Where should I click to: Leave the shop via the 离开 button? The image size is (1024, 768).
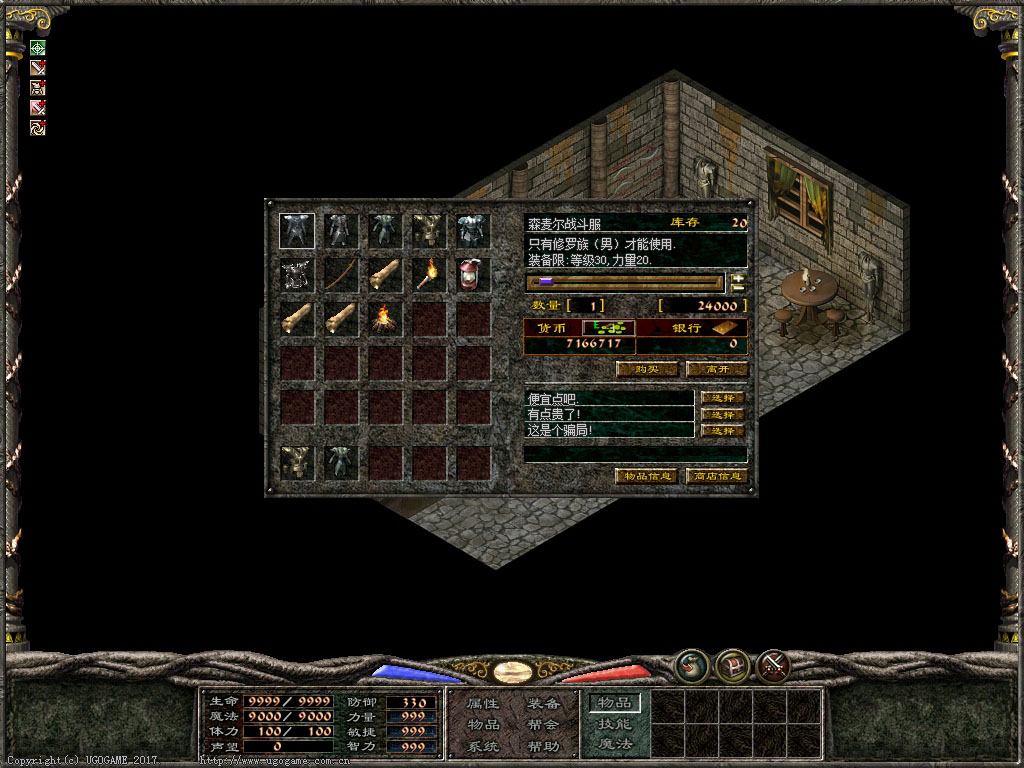click(x=716, y=369)
